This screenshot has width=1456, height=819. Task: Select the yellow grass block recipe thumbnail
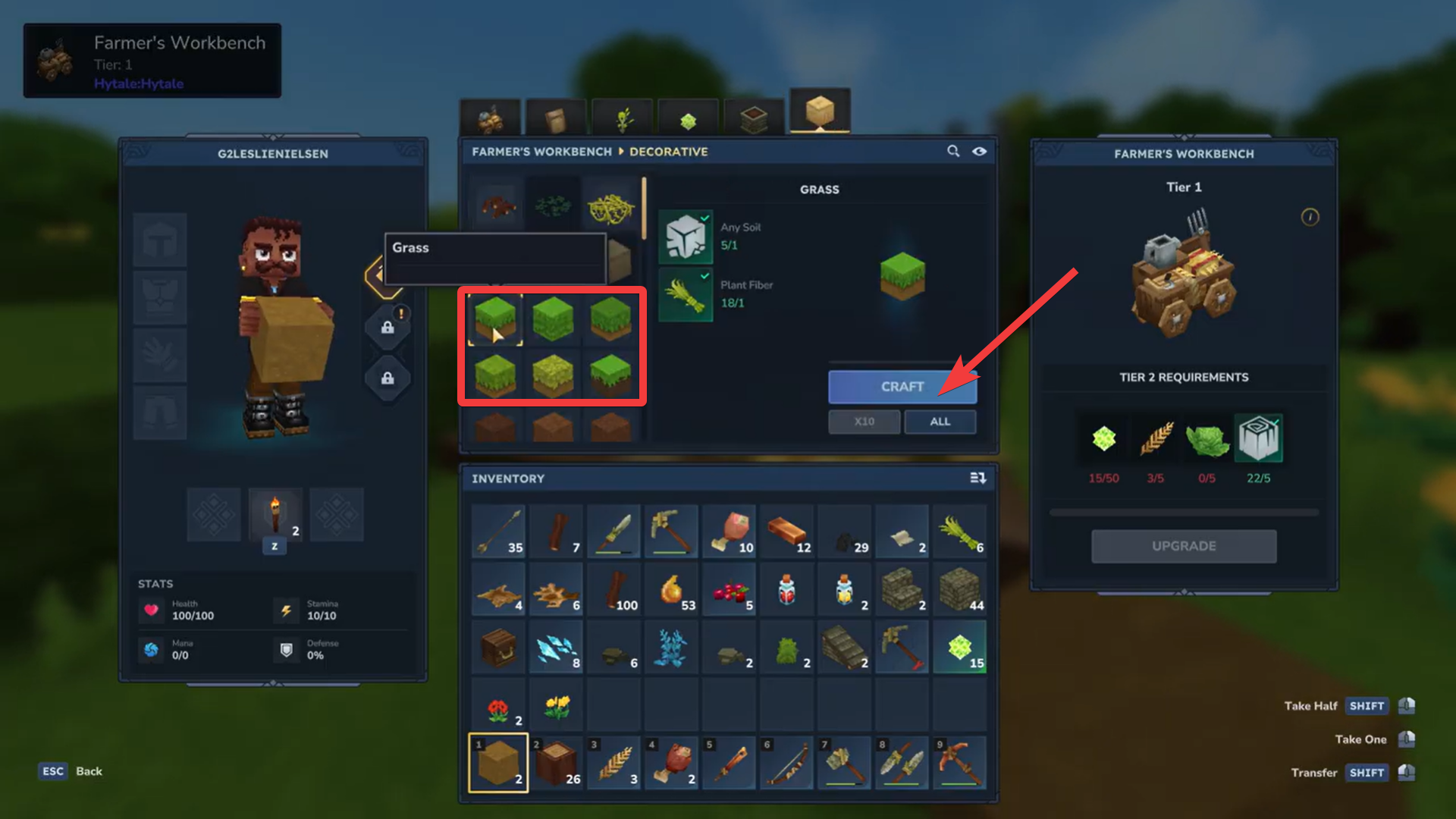pyautogui.click(x=553, y=373)
